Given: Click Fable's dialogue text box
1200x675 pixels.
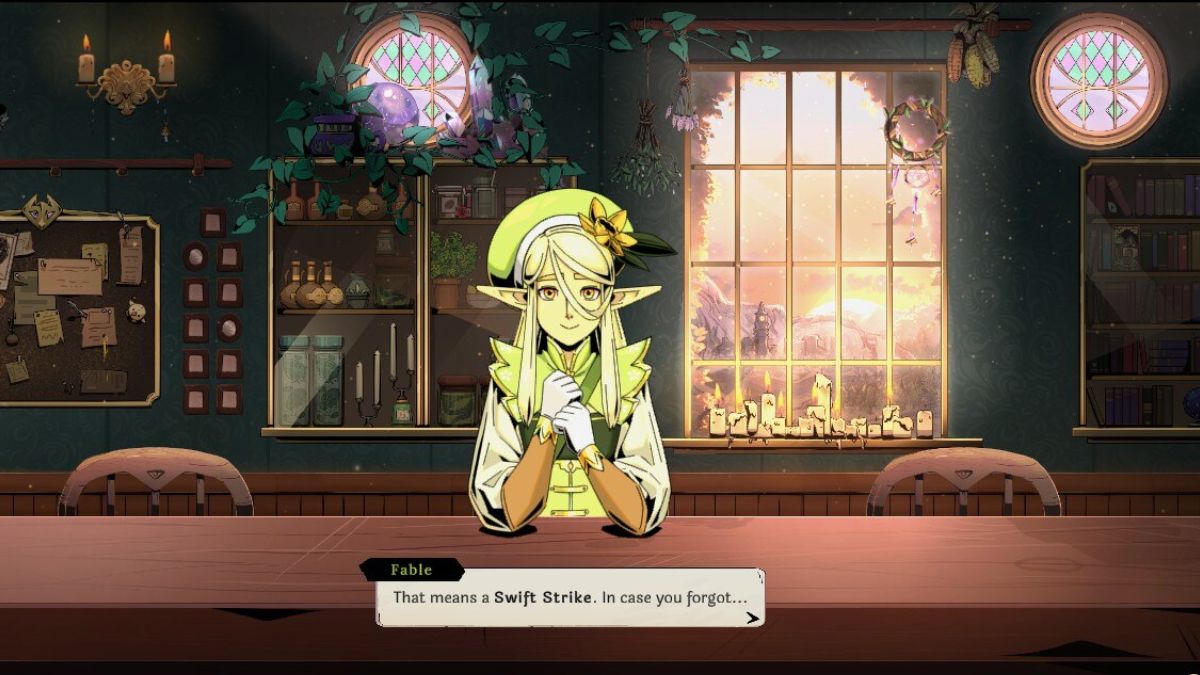Looking at the screenshot, I should point(569,599).
